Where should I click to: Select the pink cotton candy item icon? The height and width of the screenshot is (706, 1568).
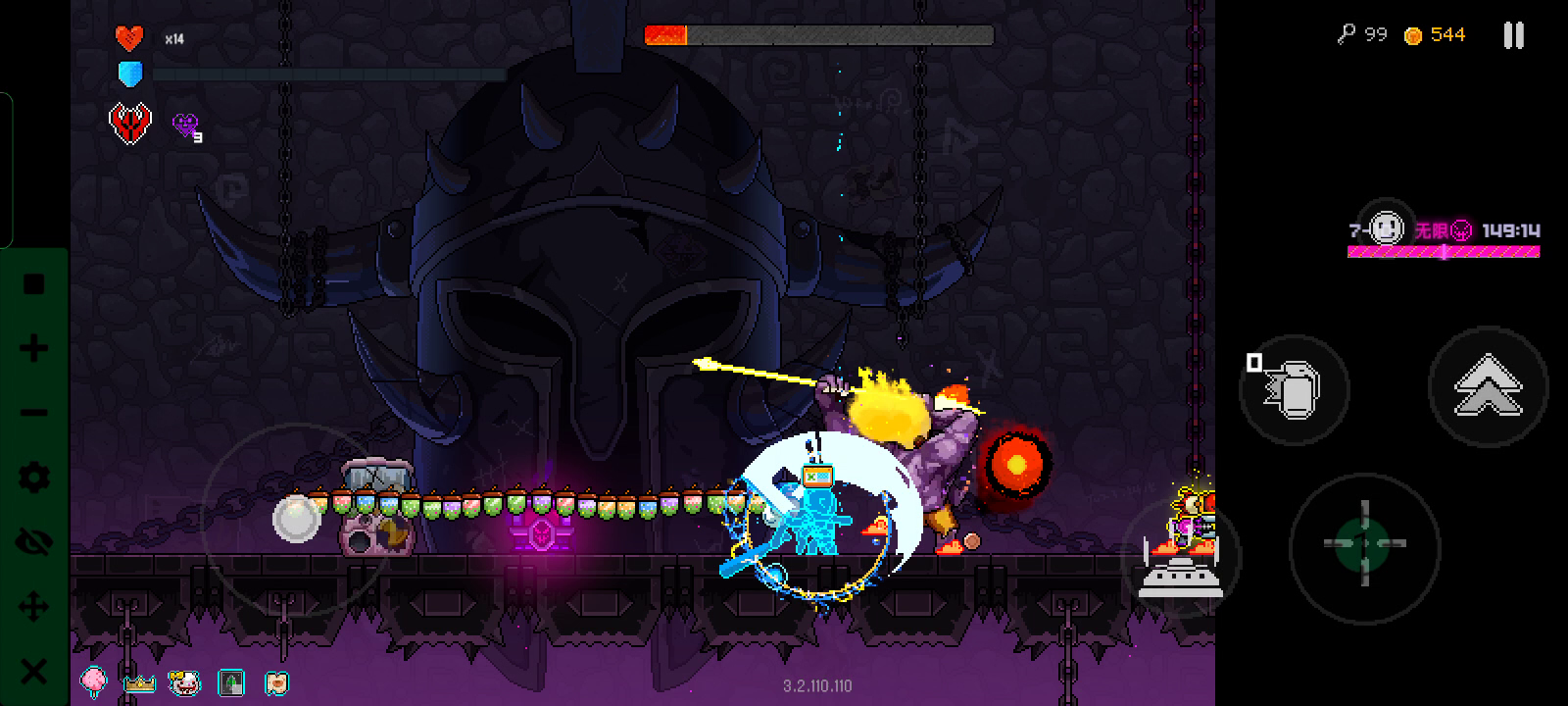94,681
